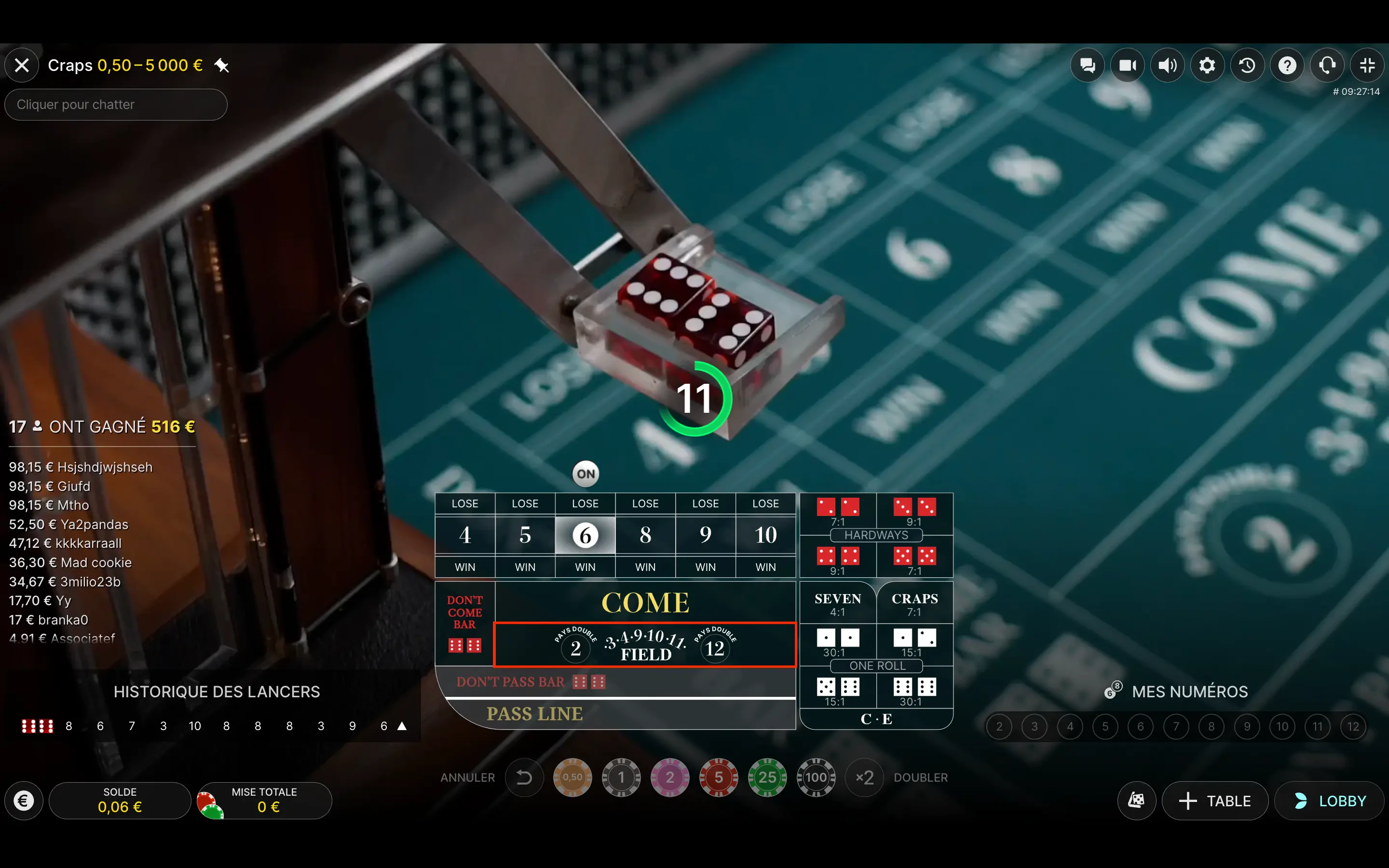Place a bet on COME
The height and width of the screenshot is (868, 1389).
tap(645, 603)
